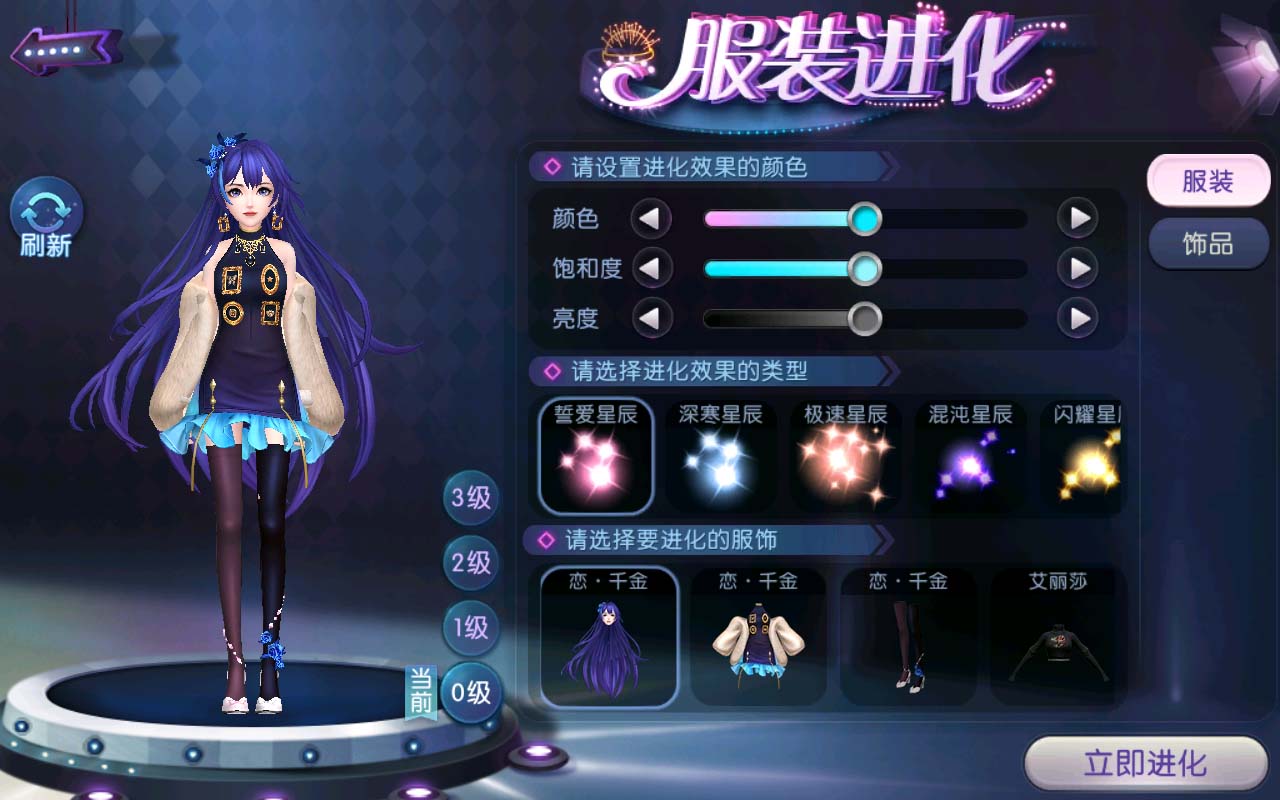Go back using the purple arrow
Viewport: 1280px width, 800px height.
point(66,50)
